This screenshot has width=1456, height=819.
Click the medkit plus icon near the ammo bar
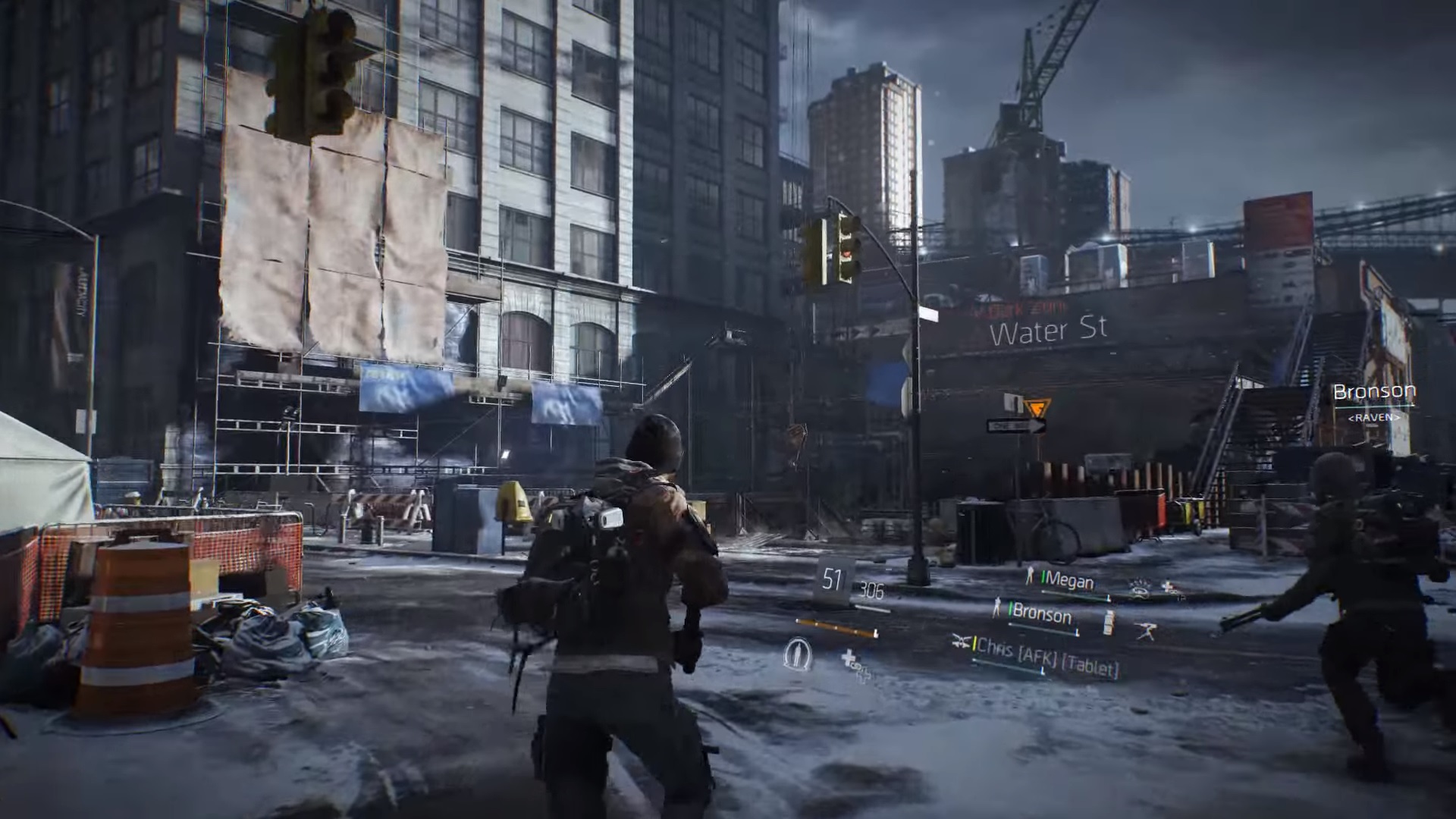[850, 659]
